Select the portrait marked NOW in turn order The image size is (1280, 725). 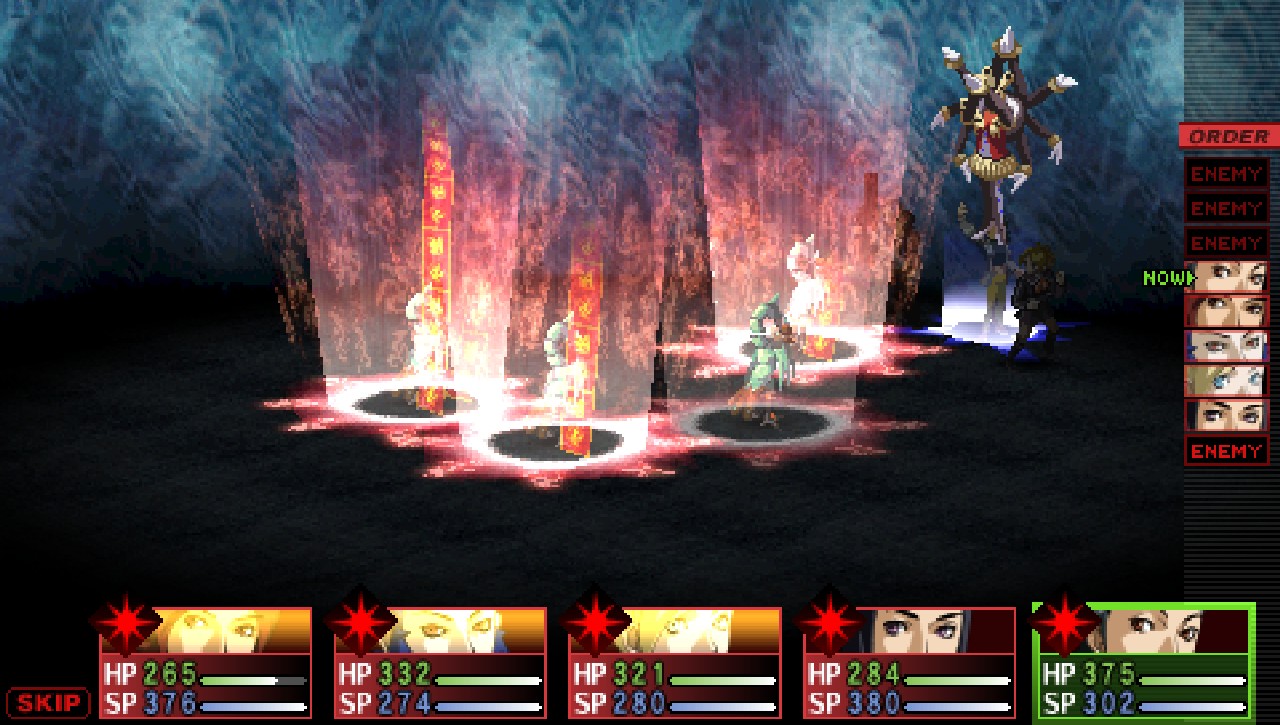pyautogui.click(x=1226, y=277)
